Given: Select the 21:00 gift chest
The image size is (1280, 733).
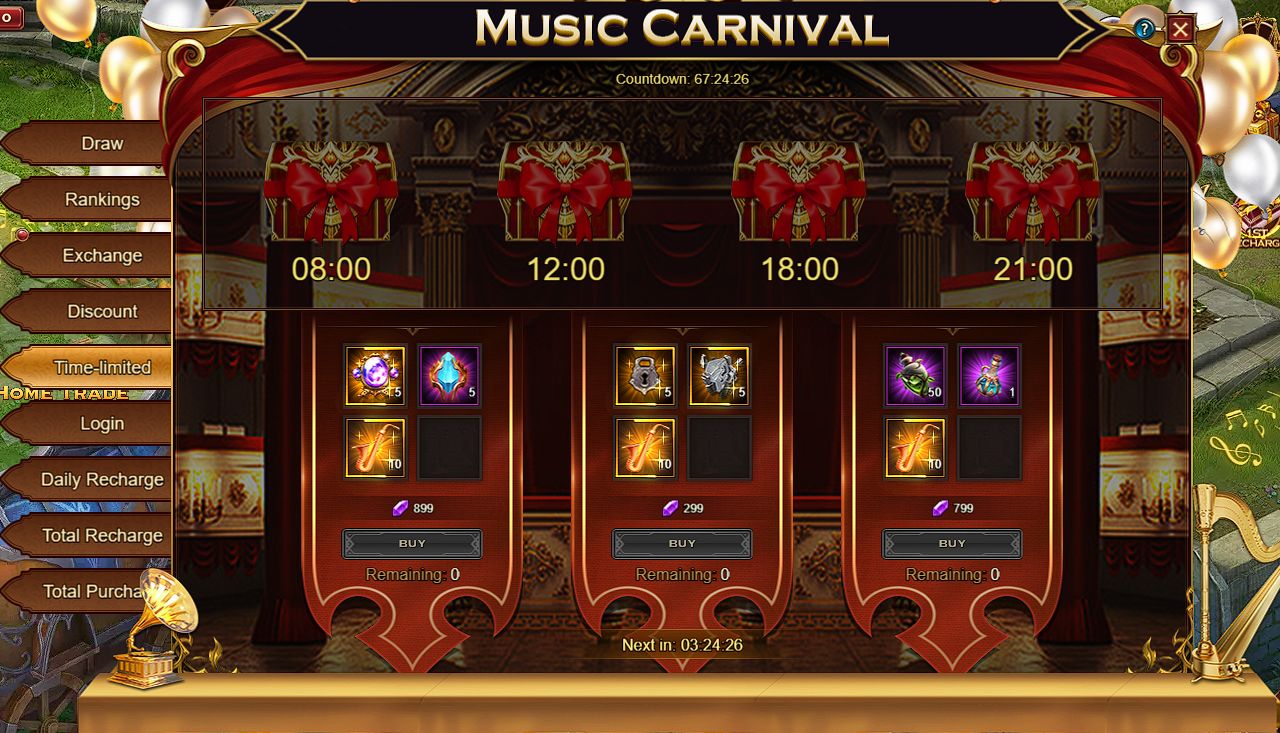Looking at the screenshot, I should point(1033,192).
